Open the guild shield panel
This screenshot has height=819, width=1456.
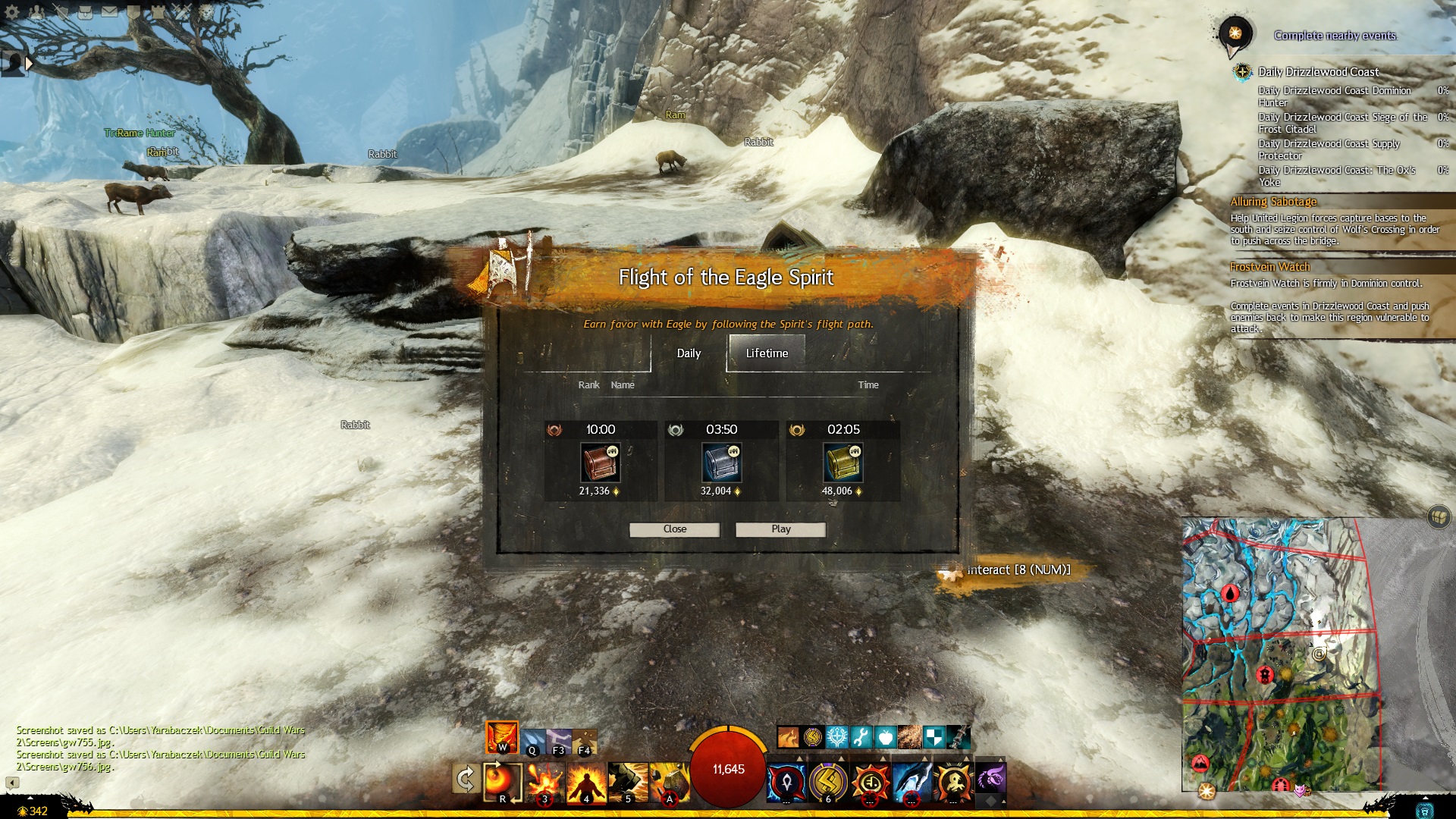click(x=133, y=11)
